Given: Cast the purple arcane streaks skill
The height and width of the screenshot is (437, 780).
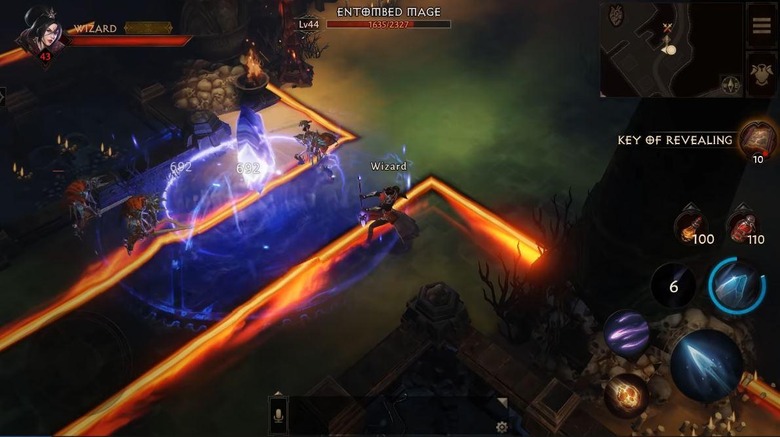Looking at the screenshot, I should tap(626, 334).
